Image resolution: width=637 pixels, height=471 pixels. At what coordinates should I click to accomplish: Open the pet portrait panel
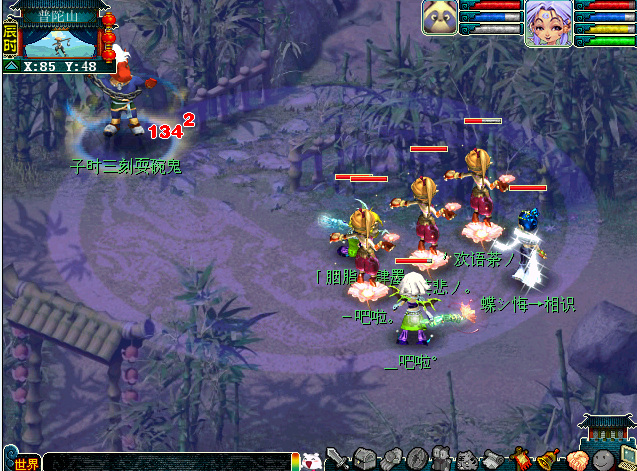(x=440, y=18)
